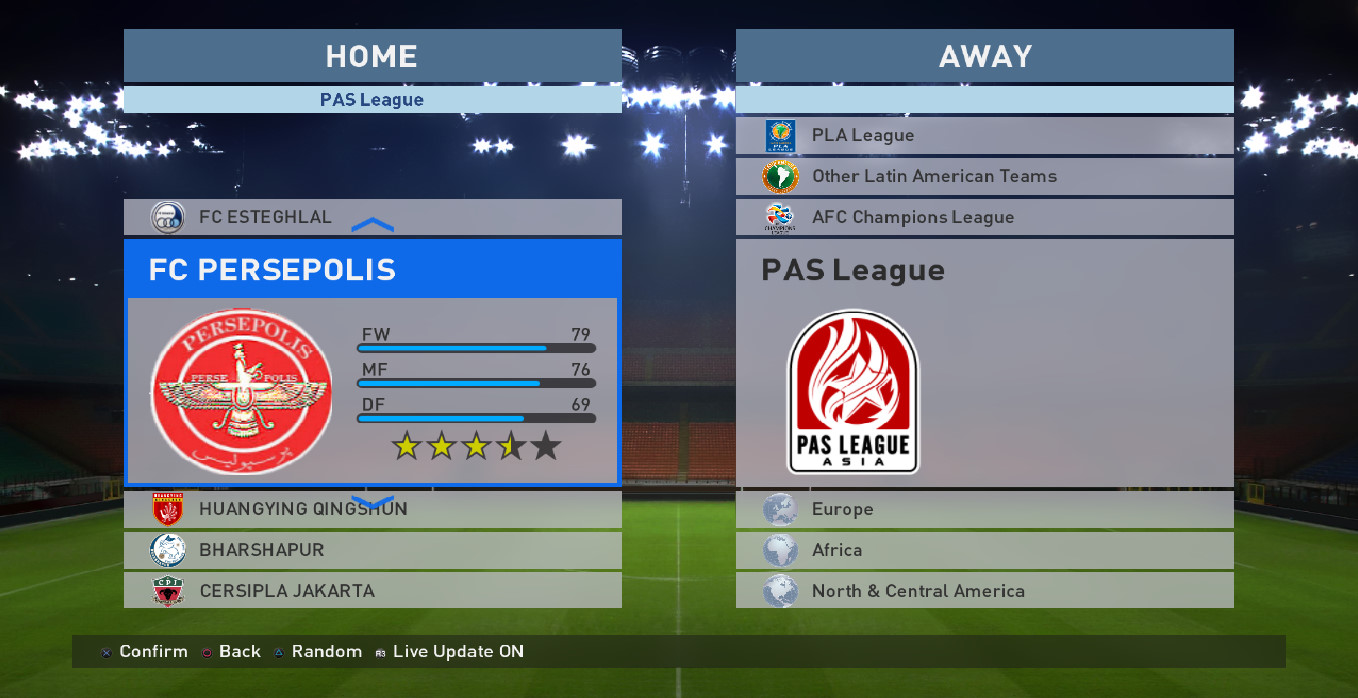
Task: Choose Cersipla Jakarta from the list
Action: [372, 591]
